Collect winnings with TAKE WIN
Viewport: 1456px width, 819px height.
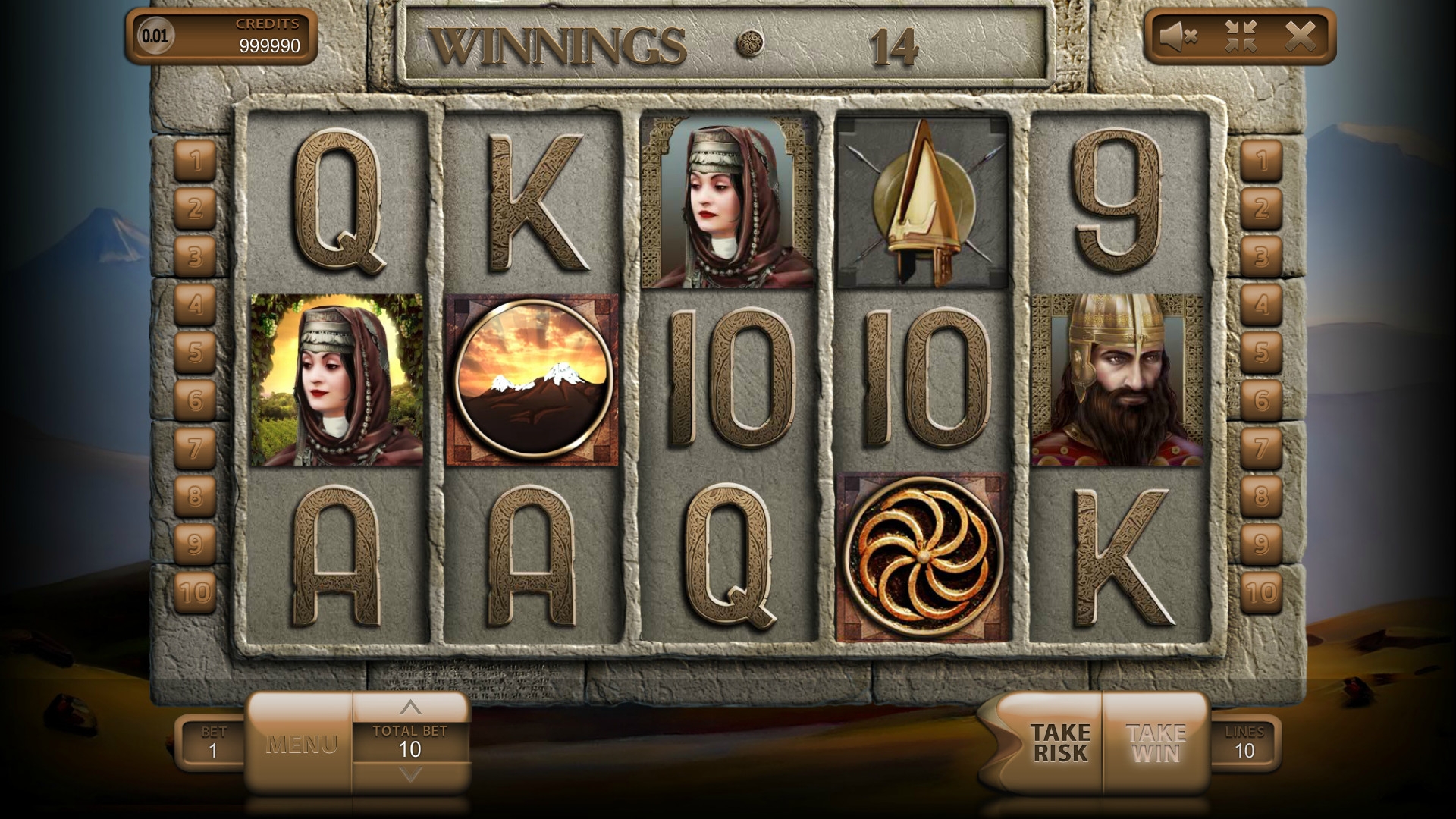click(x=1156, y=743)
